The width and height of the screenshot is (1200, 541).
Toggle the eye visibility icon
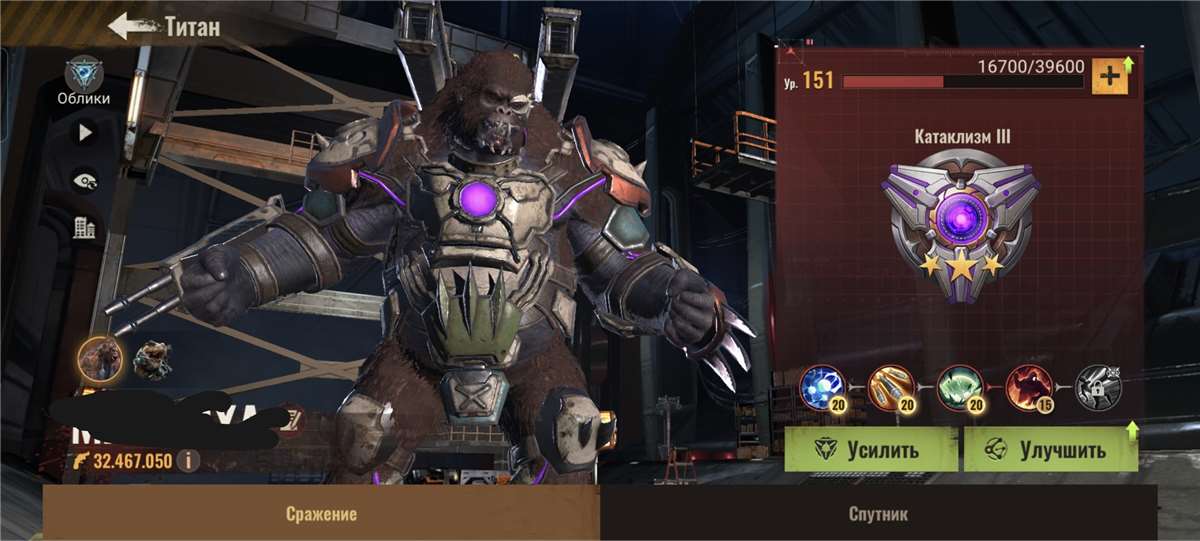pyautogui.click(x=84, y=180)
